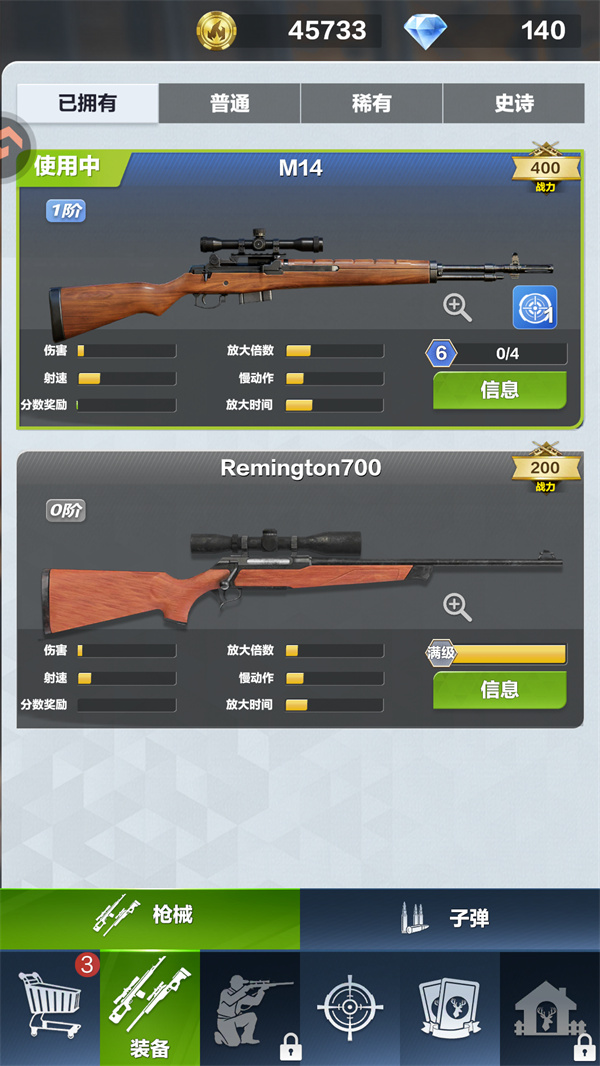This screenshot has height=1066, width=600.
Task: Switch to the 已拥有 owned tab
Action: (88, 104)
